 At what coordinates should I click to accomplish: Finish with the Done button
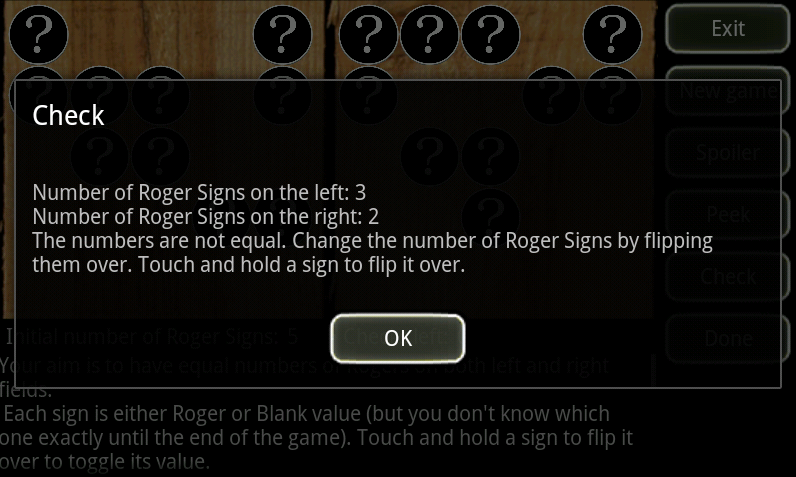pyautogui.click(x=727, y=338)
